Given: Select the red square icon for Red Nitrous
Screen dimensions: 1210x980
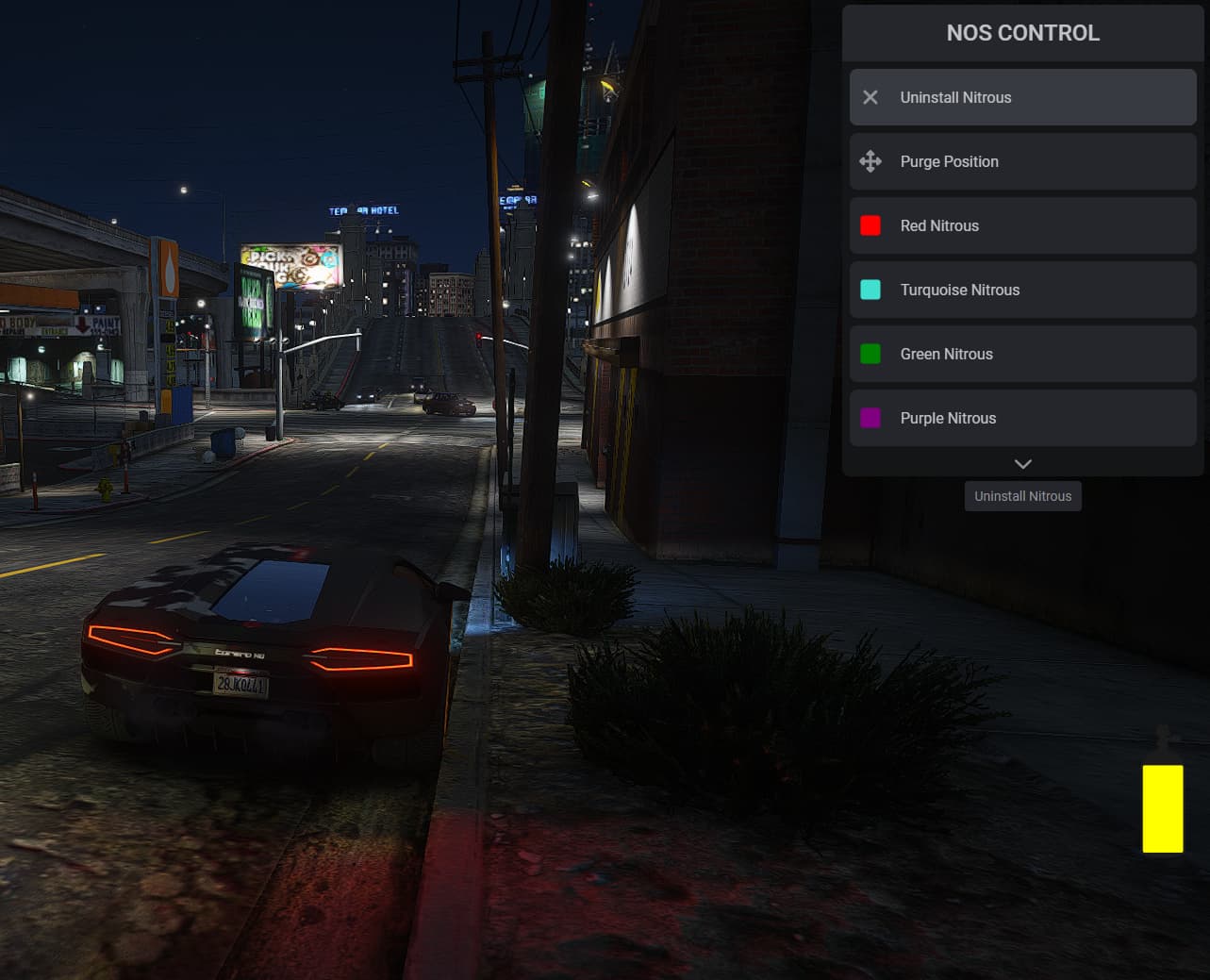Looking at the screenshot, I should [870, 225].
